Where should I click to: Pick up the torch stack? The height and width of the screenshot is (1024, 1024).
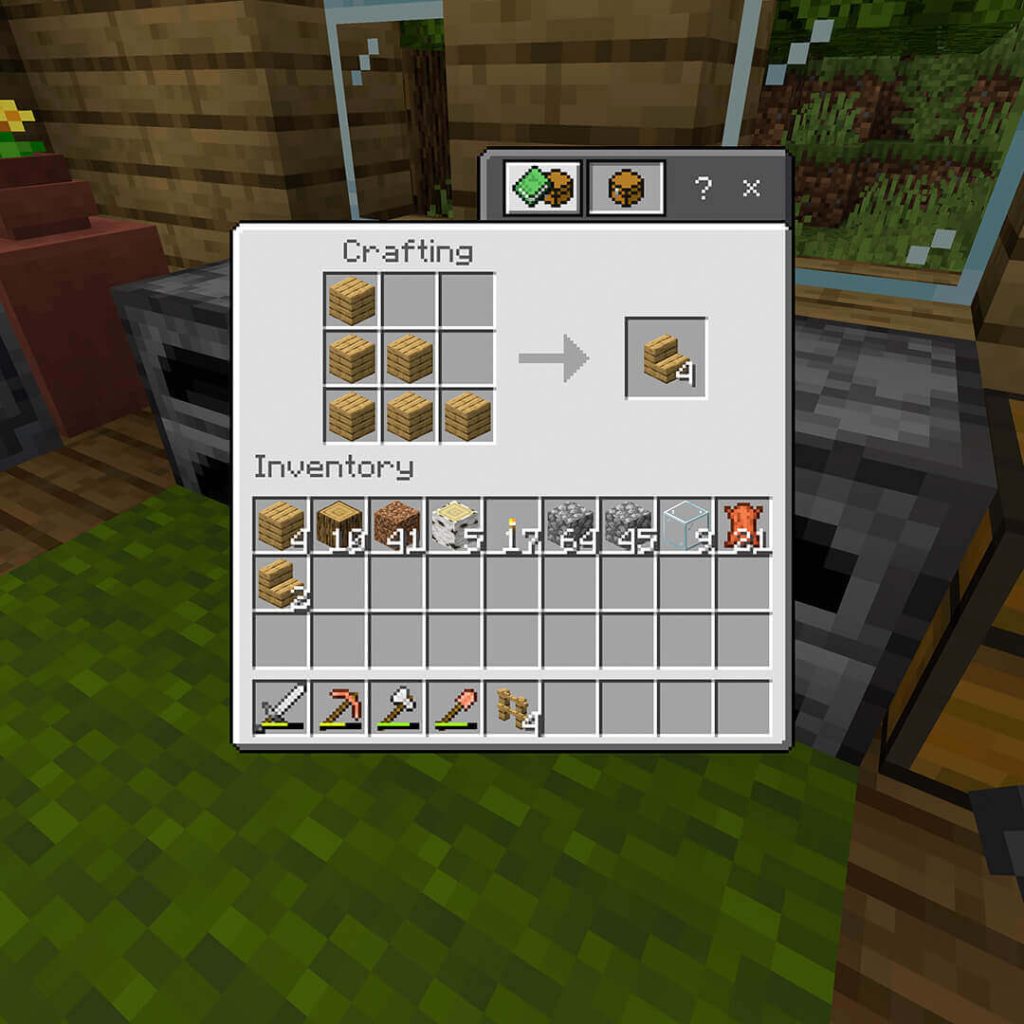[512, 525]
